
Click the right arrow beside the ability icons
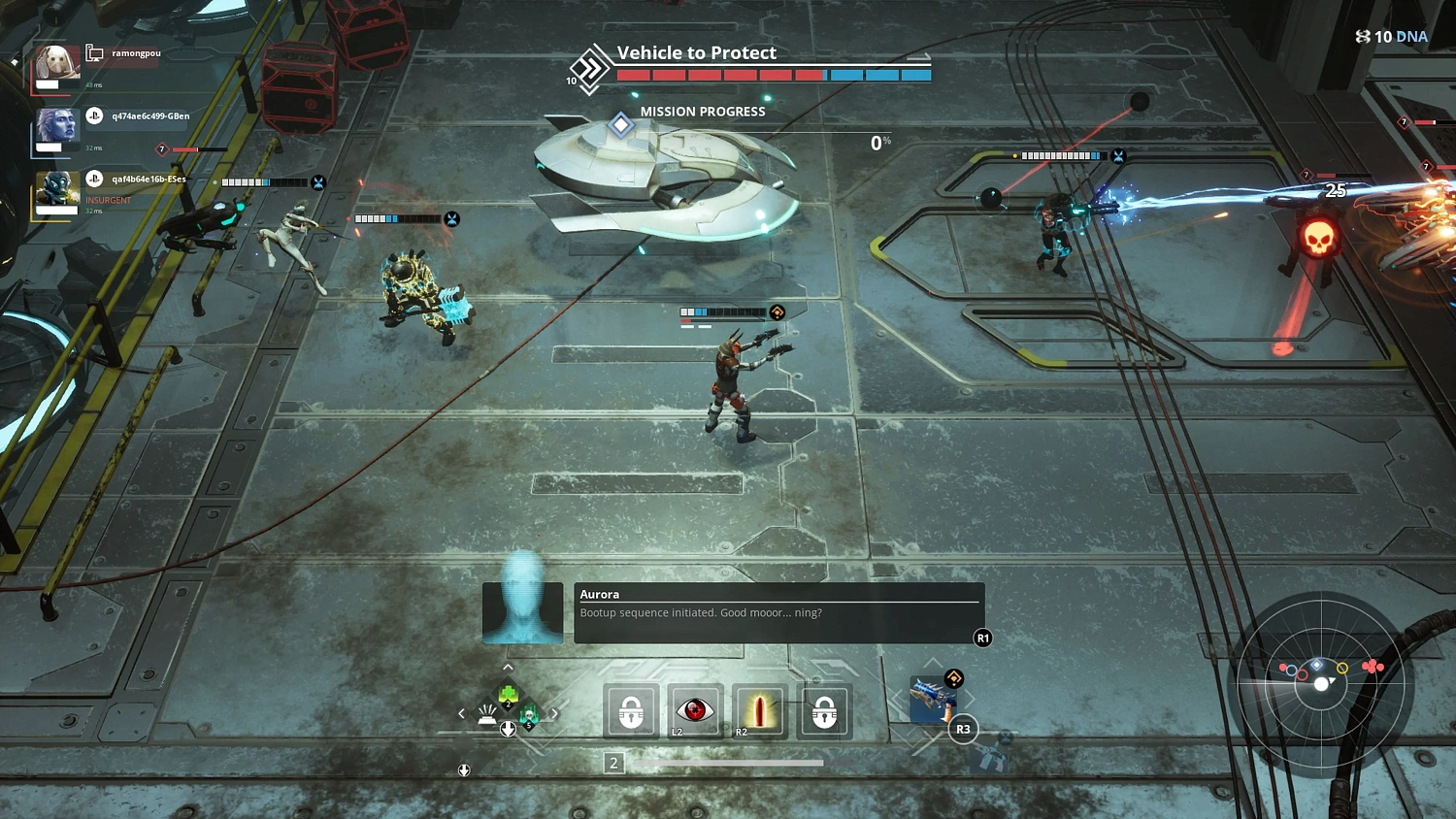554,712
